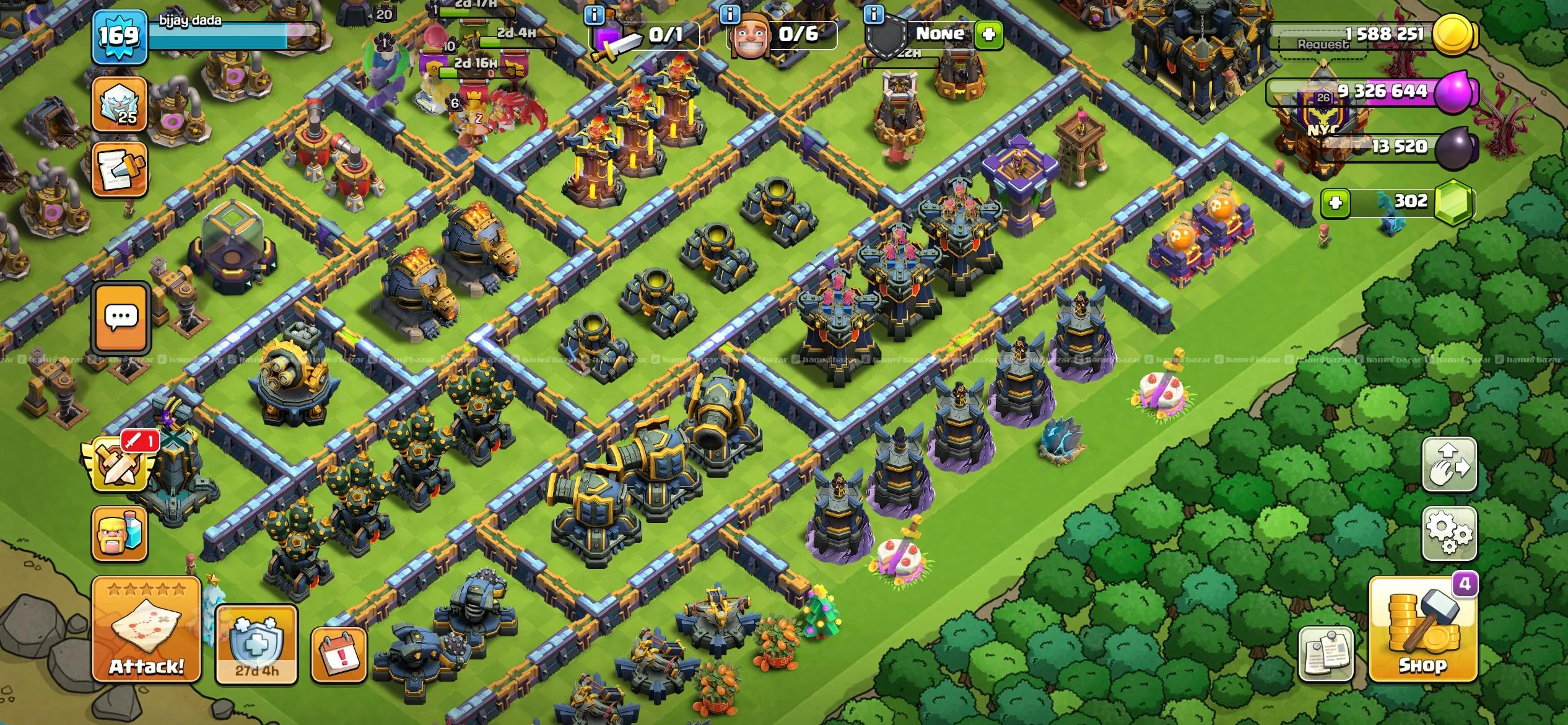Show builder info above the 0/6 counter

tap(730, 14)
